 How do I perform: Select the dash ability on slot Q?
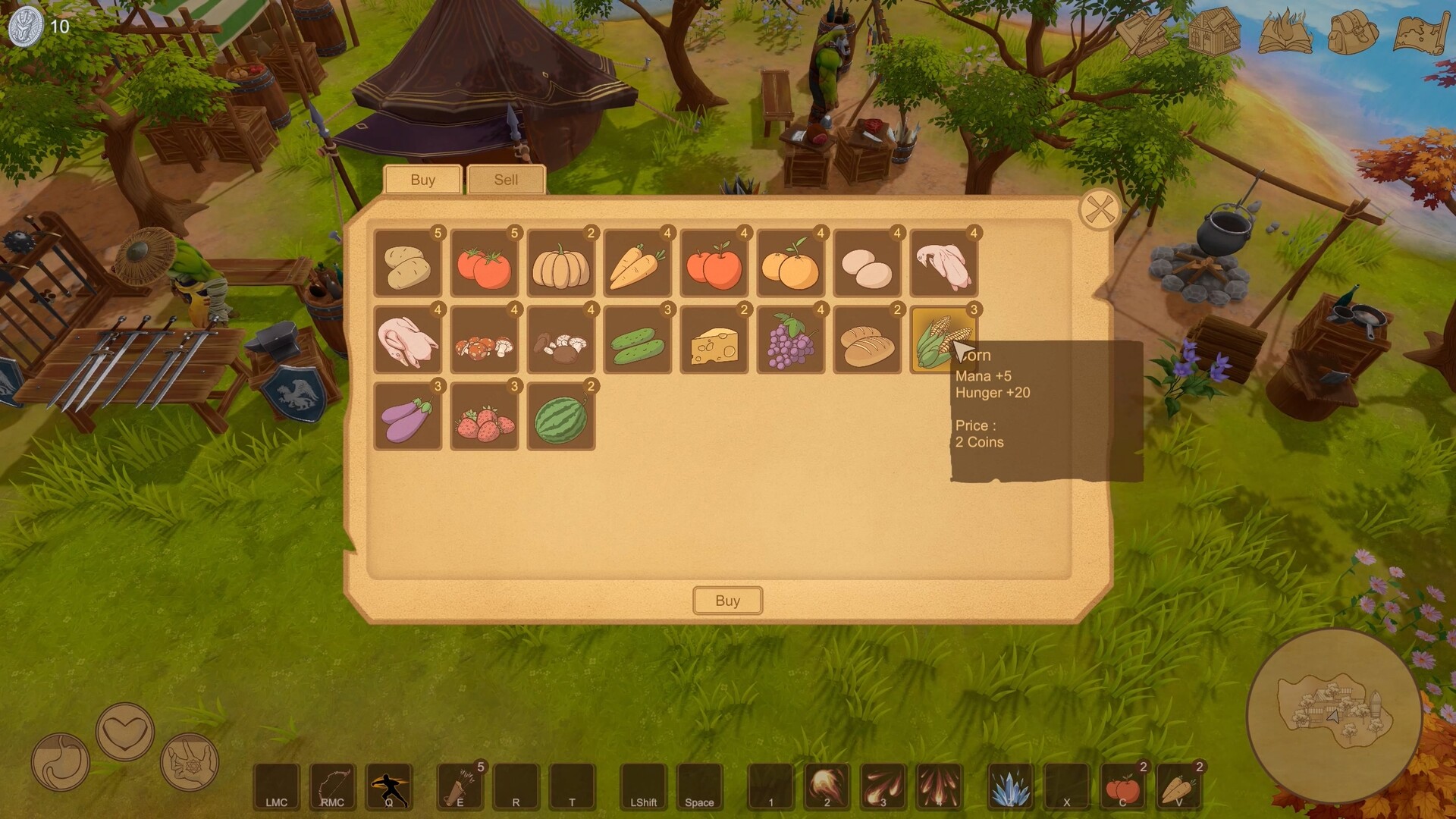click(x=389, y=786)
